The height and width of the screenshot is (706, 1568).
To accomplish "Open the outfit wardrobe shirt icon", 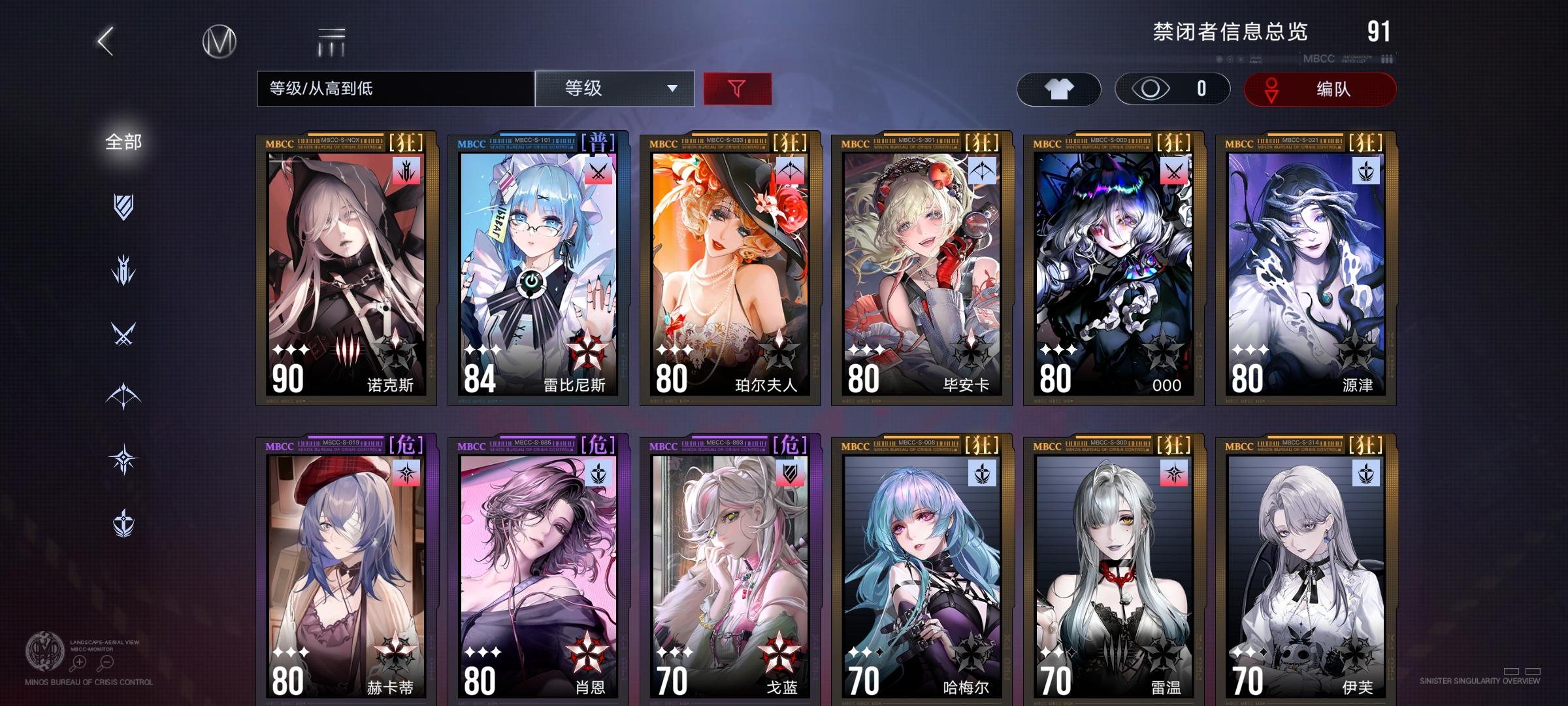I will [1060, 88].
